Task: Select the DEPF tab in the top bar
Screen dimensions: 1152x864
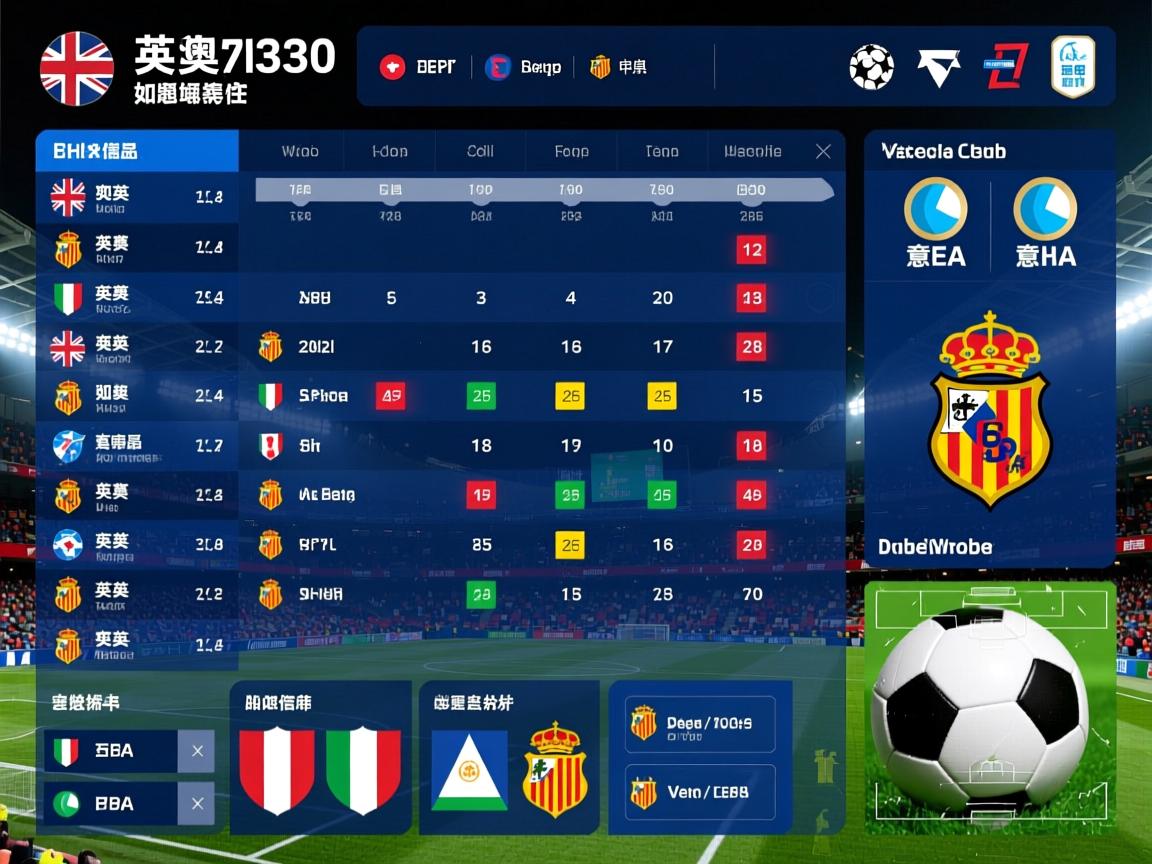Action: (418, 67)
